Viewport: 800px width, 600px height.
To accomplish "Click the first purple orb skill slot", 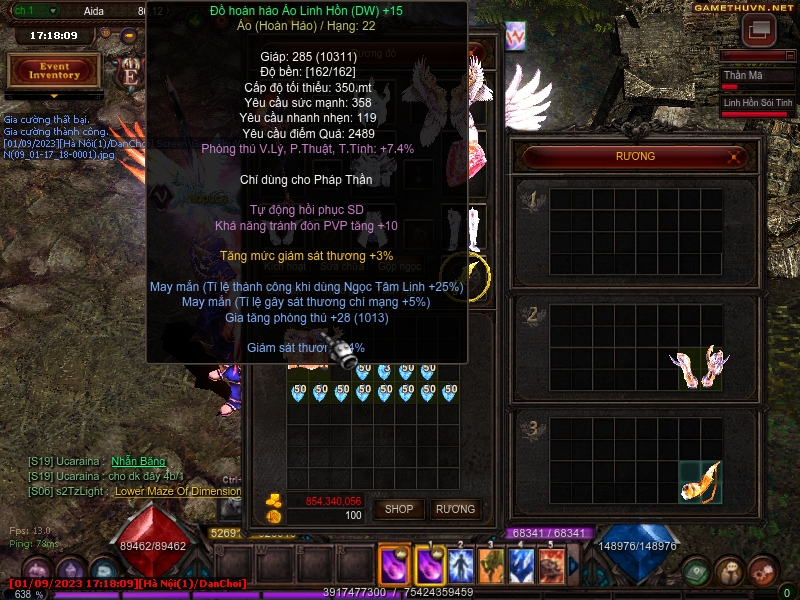I will [x=392, y=567].
